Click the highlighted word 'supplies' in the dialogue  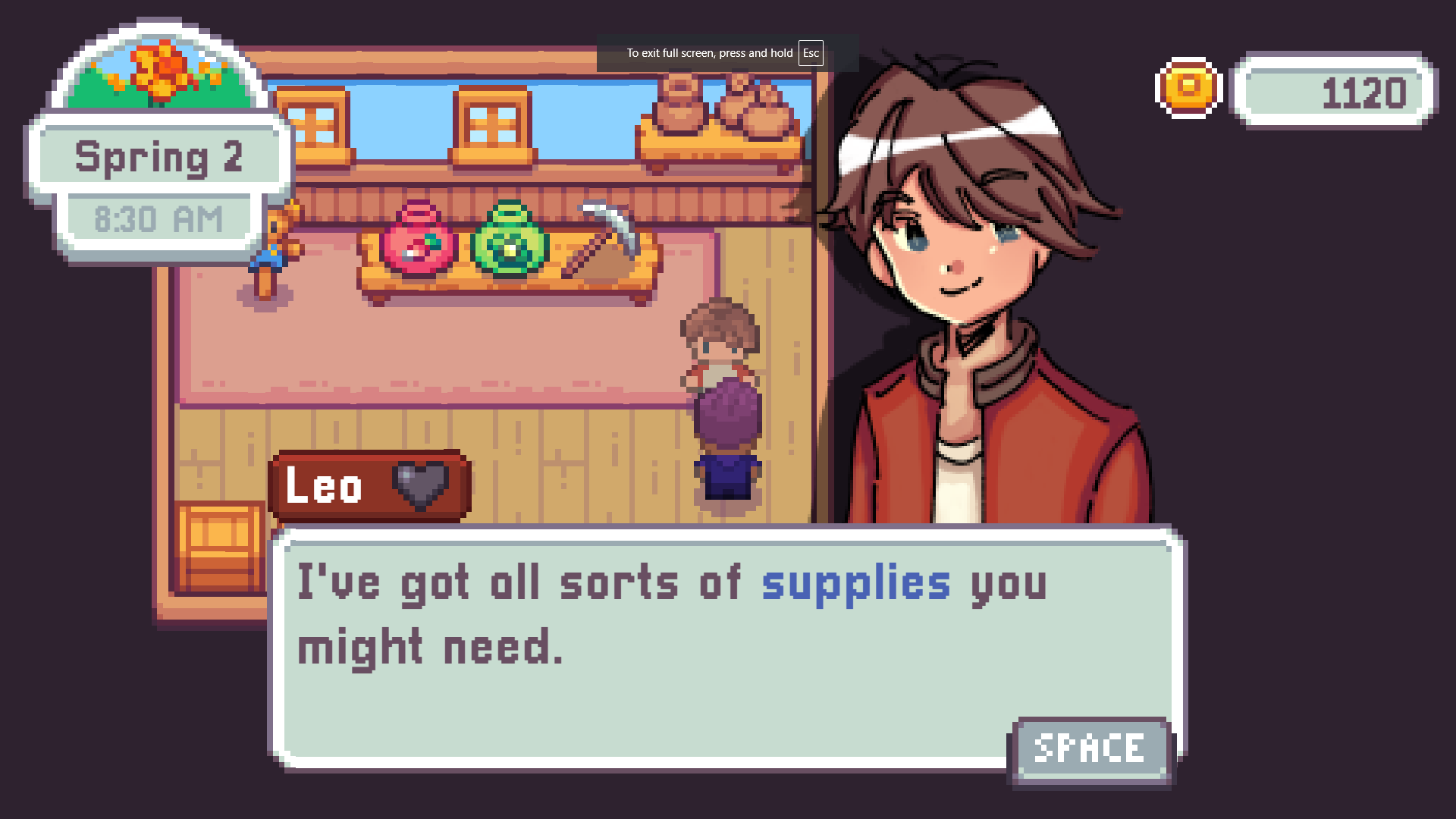[855, 584]
